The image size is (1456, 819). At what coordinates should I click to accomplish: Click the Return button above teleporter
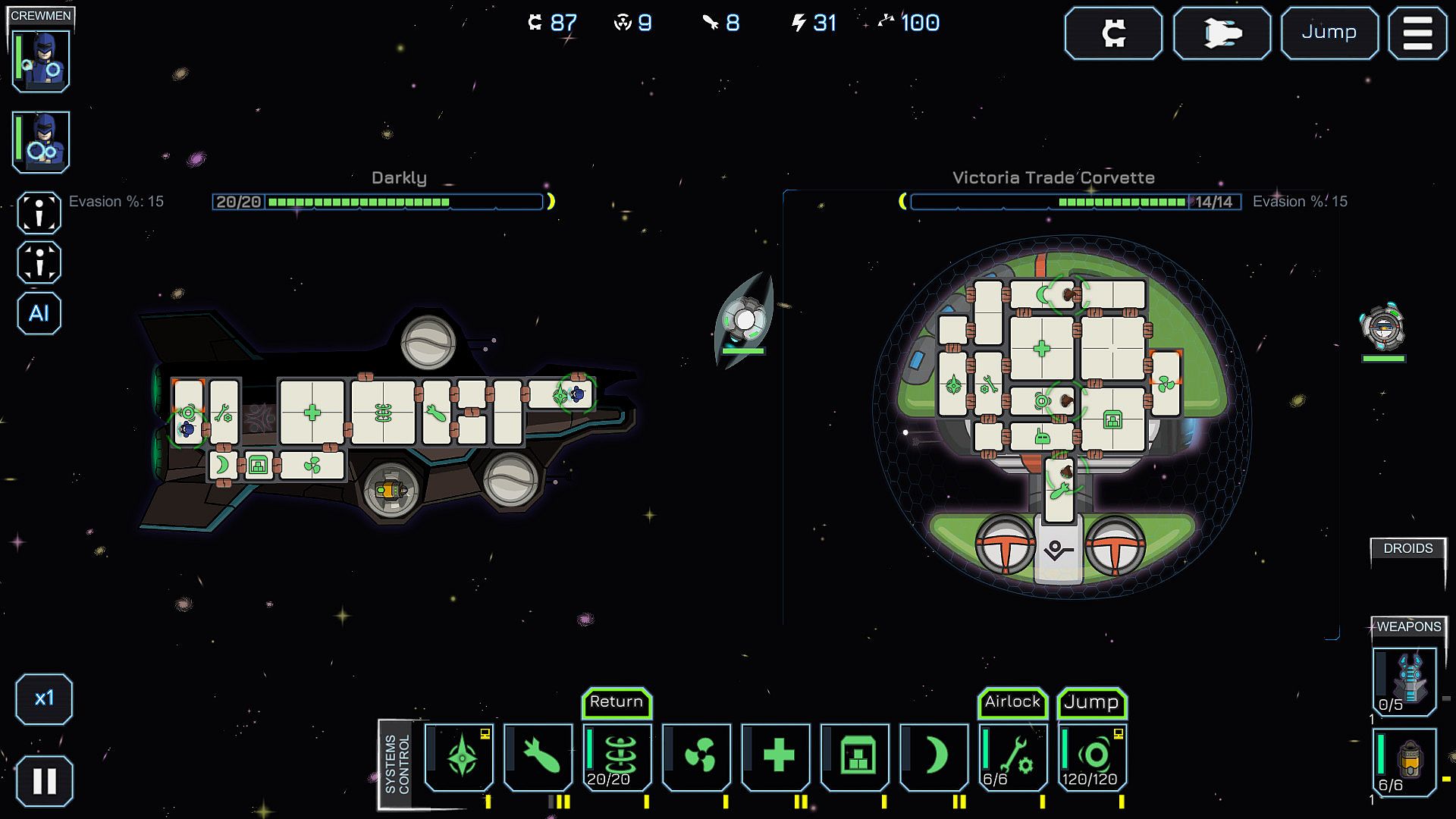[x=617, y=702]
